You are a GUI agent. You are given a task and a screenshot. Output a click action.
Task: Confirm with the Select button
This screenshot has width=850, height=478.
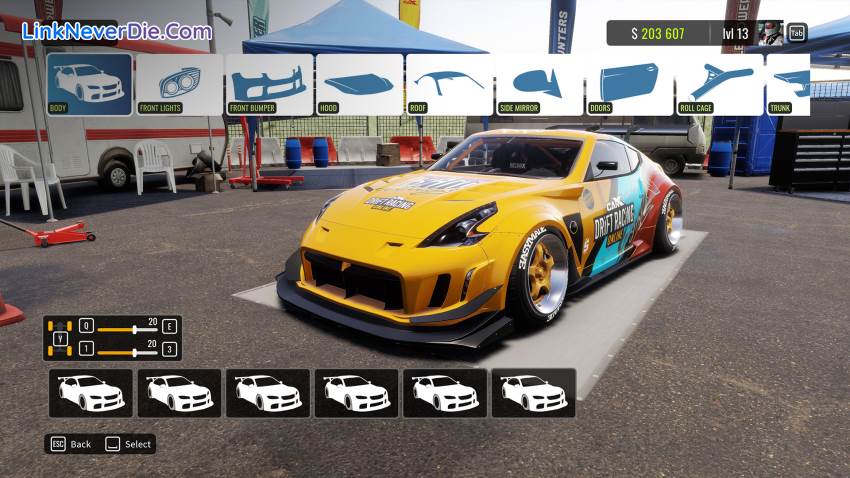(x=129, y=444)
